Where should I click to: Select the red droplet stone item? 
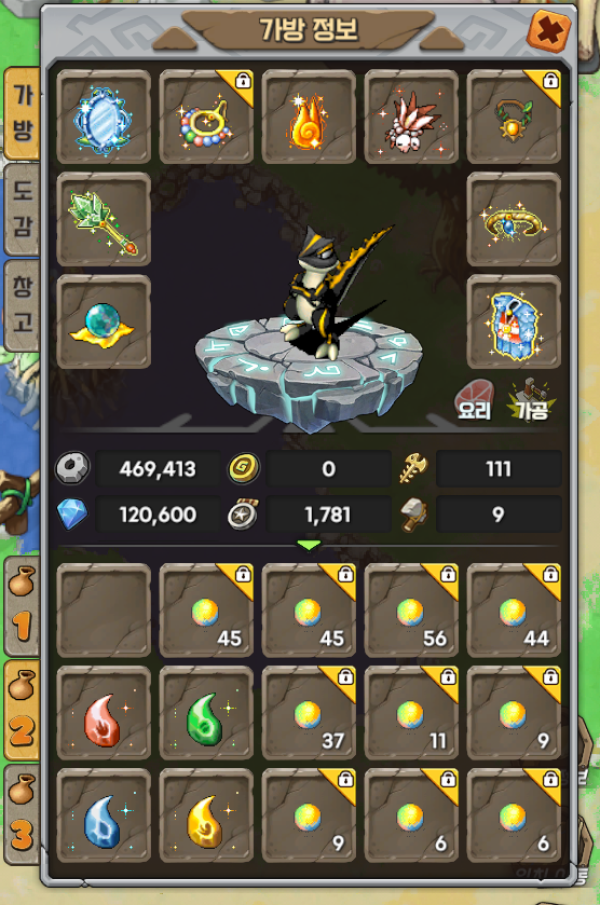(104, 713)
